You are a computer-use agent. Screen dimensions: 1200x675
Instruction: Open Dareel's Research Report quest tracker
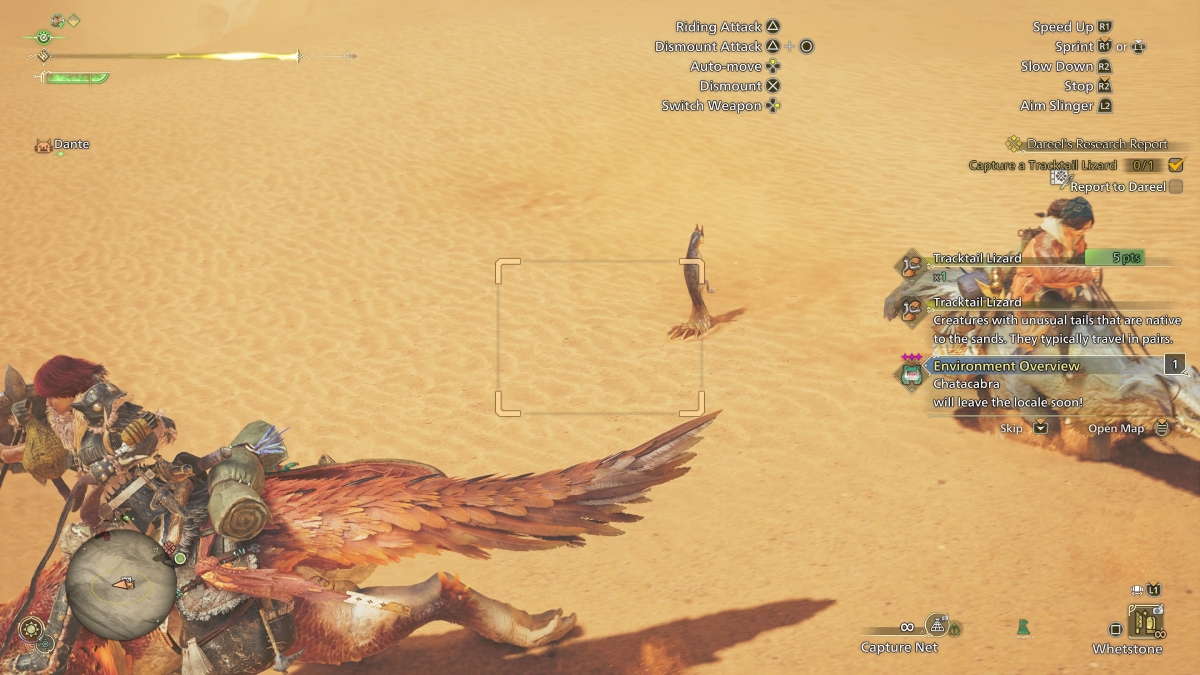(1097, 144)
